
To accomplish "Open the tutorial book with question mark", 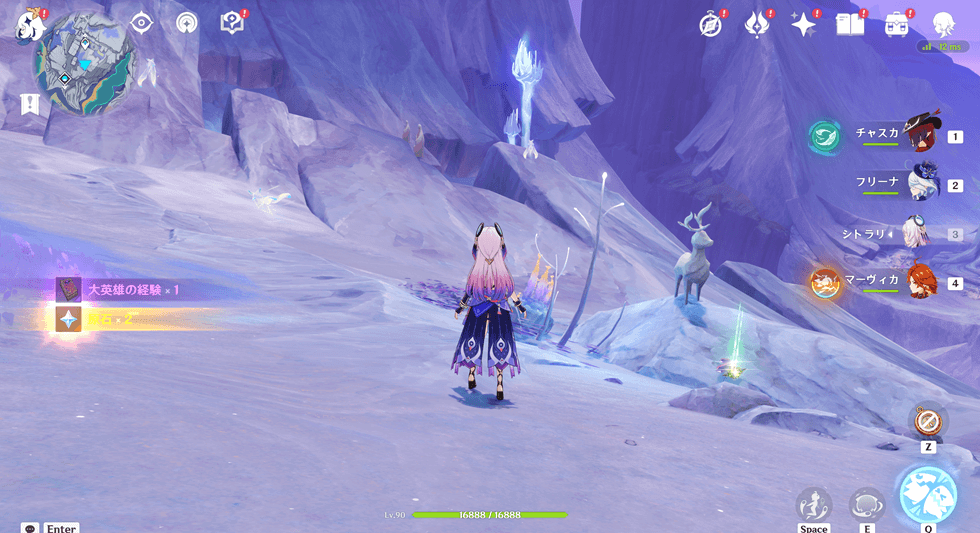I will point(232,23).
